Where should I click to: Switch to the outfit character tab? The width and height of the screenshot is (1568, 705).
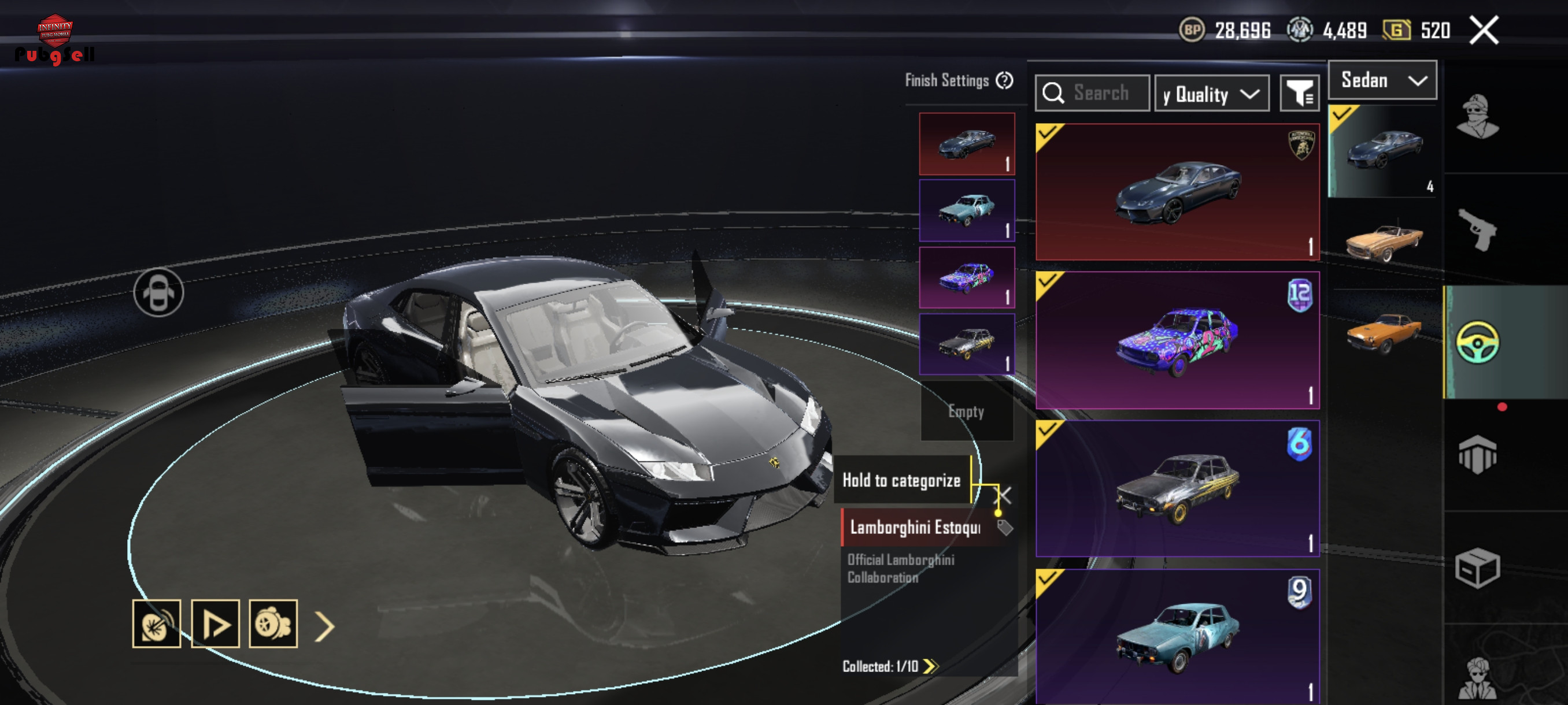[x=1477, y=117]
